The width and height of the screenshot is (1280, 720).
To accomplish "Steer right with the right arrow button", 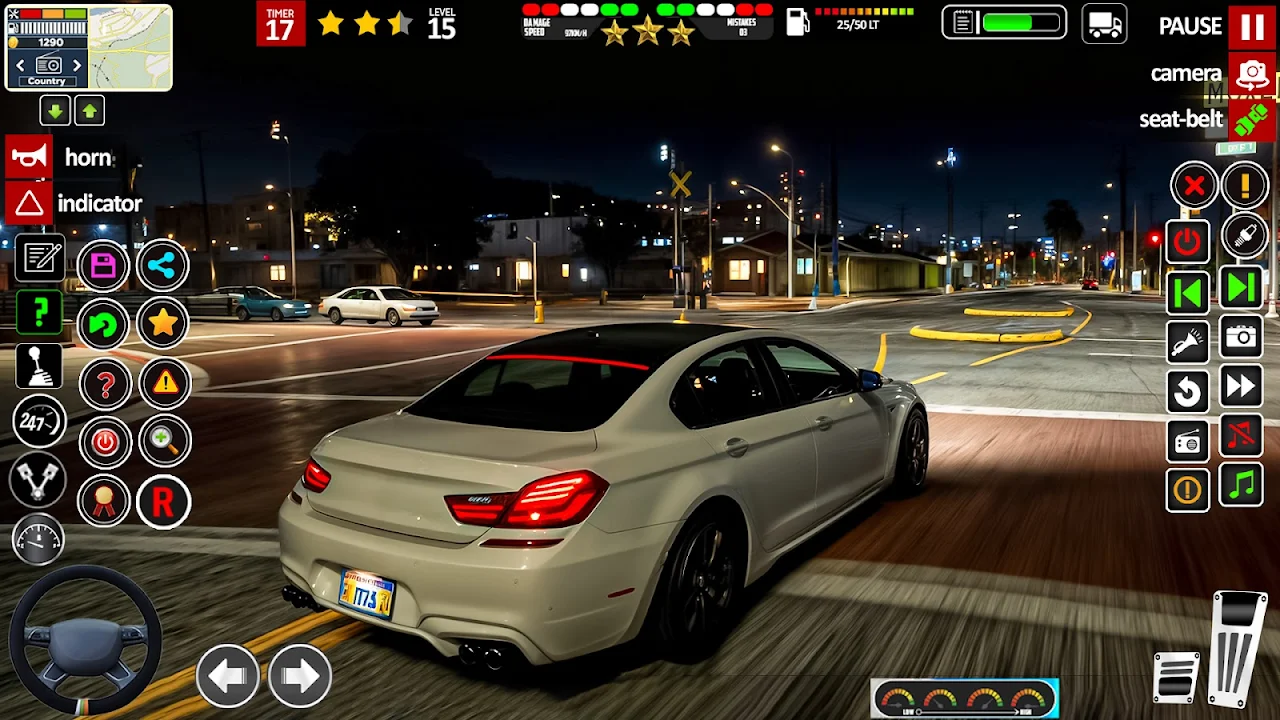I will [299, 677].
